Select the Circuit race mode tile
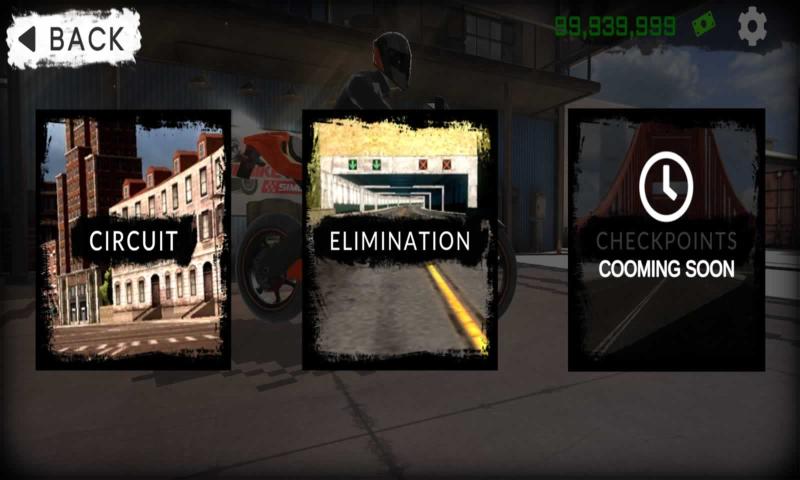800x480 pixels. [133, 240]
